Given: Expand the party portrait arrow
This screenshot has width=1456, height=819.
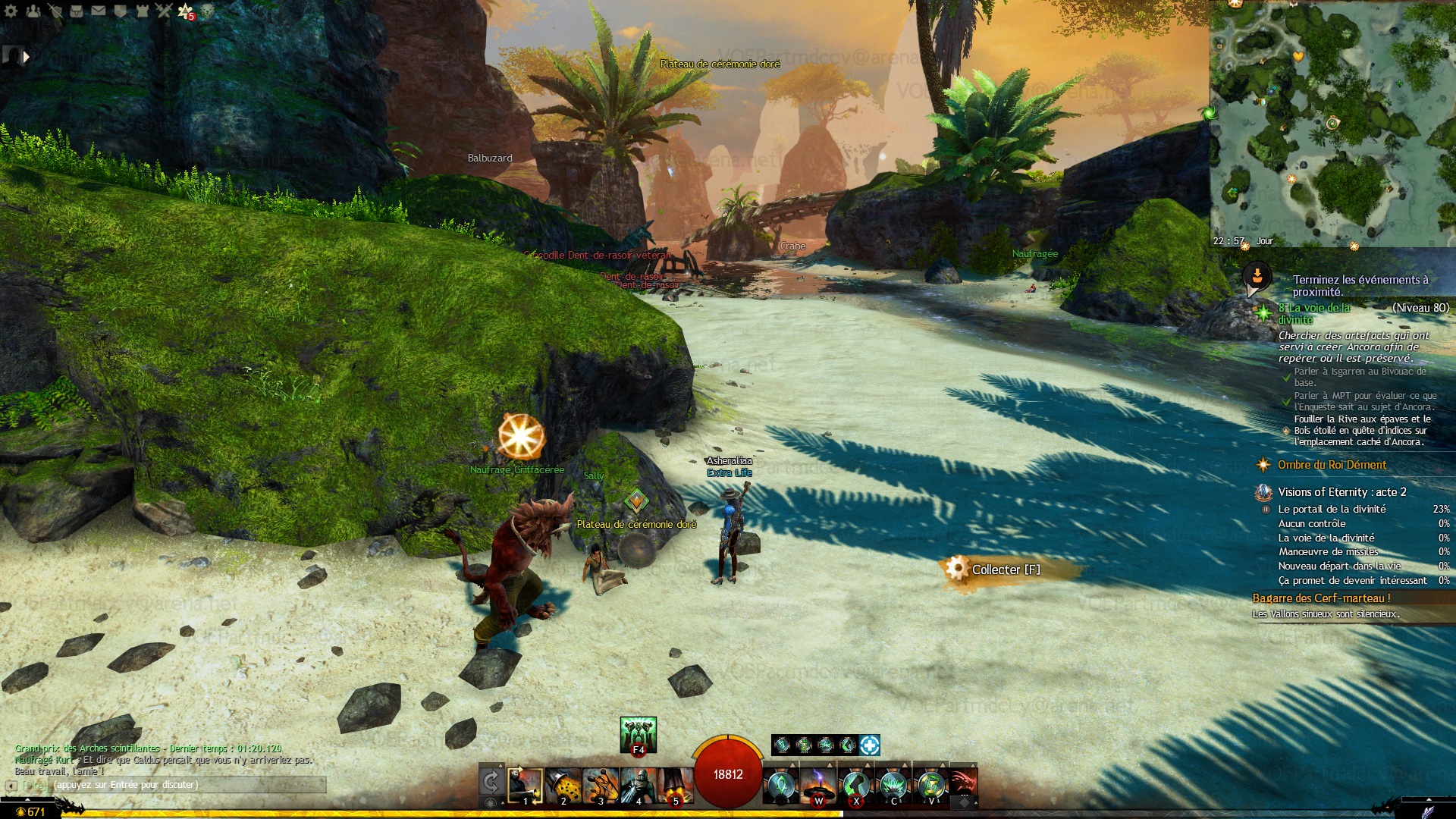Looking at the screenshot, I should coord(27,56).
